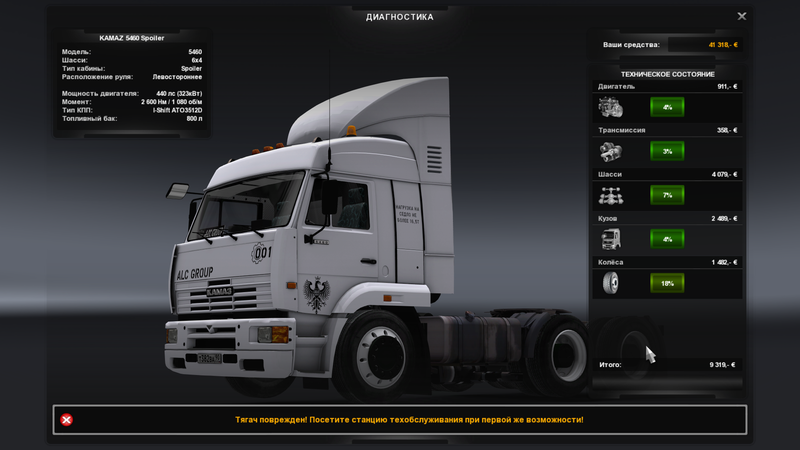The width and height of the screenshot is (800, 450).
Task: Click the chassis 7% damage button
Action: point(666,195)
